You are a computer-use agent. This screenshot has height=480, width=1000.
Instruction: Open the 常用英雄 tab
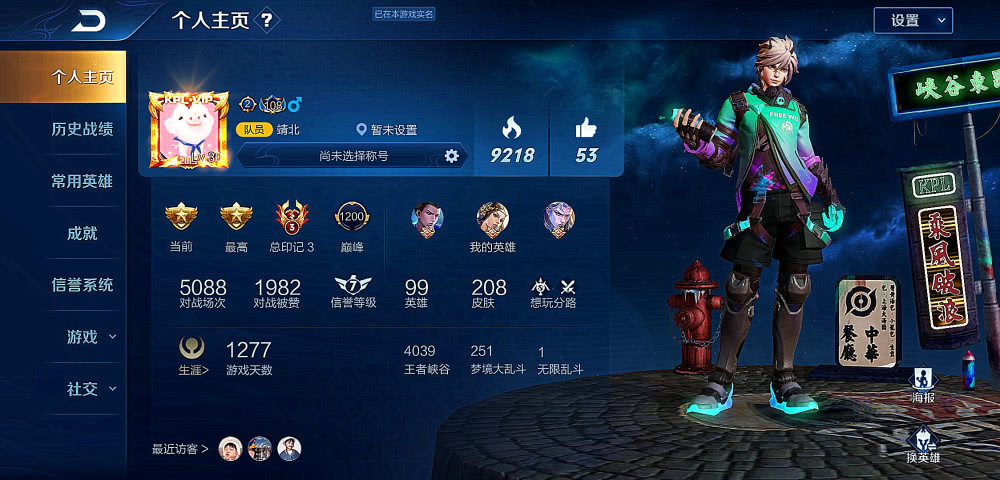[82, 181]
